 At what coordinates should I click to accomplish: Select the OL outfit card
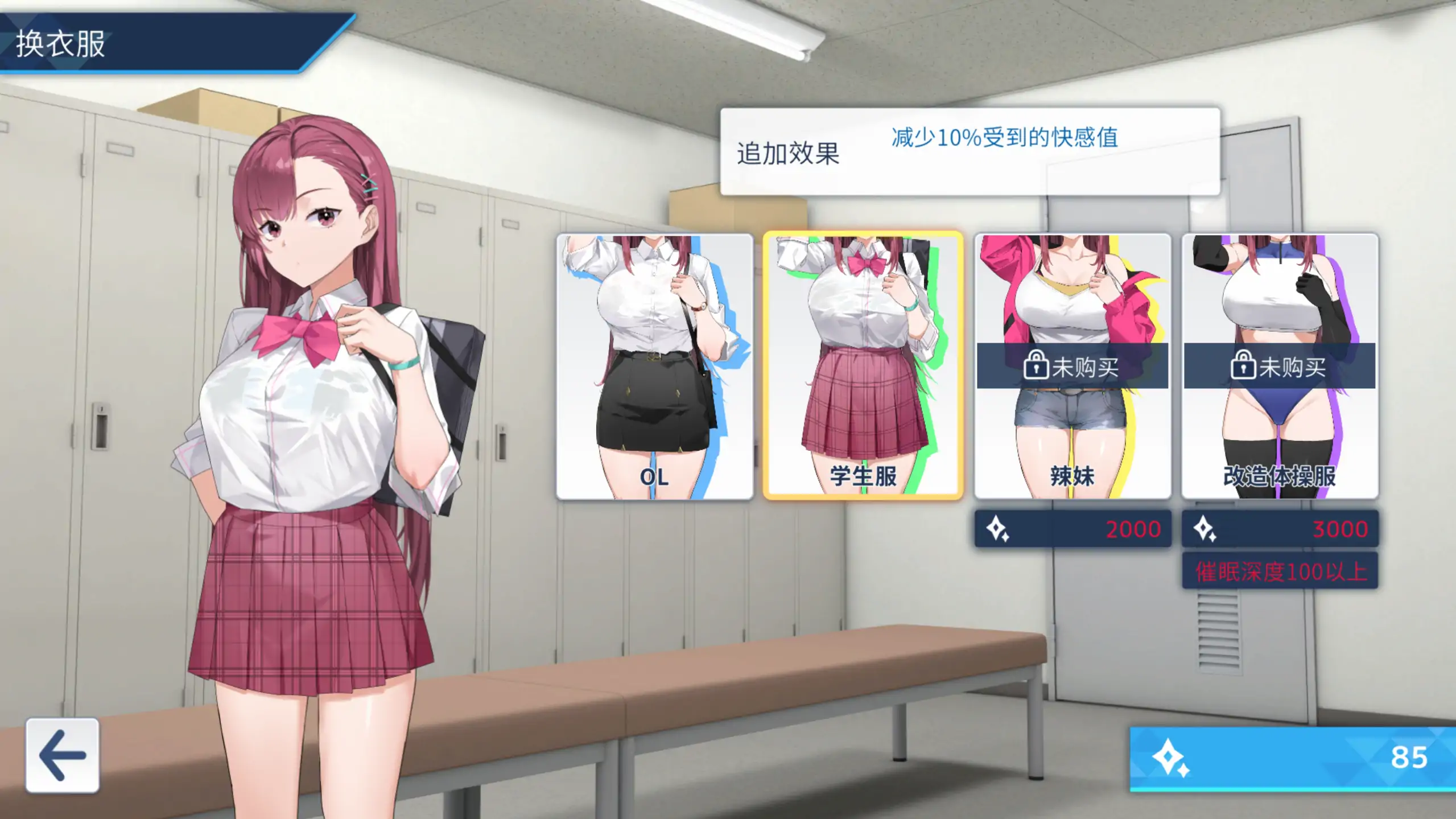point(654,367)
